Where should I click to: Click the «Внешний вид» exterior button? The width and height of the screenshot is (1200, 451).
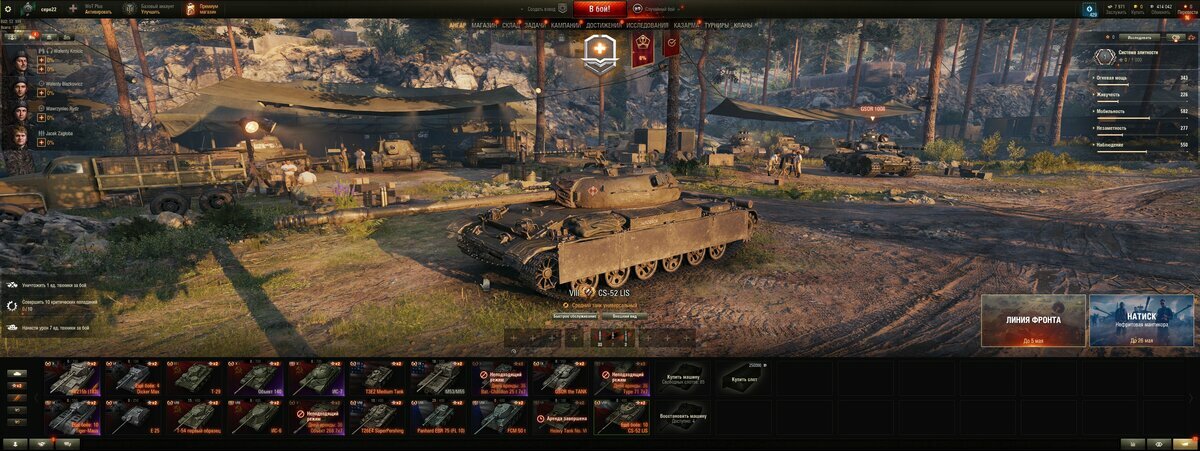click(622, 316)
